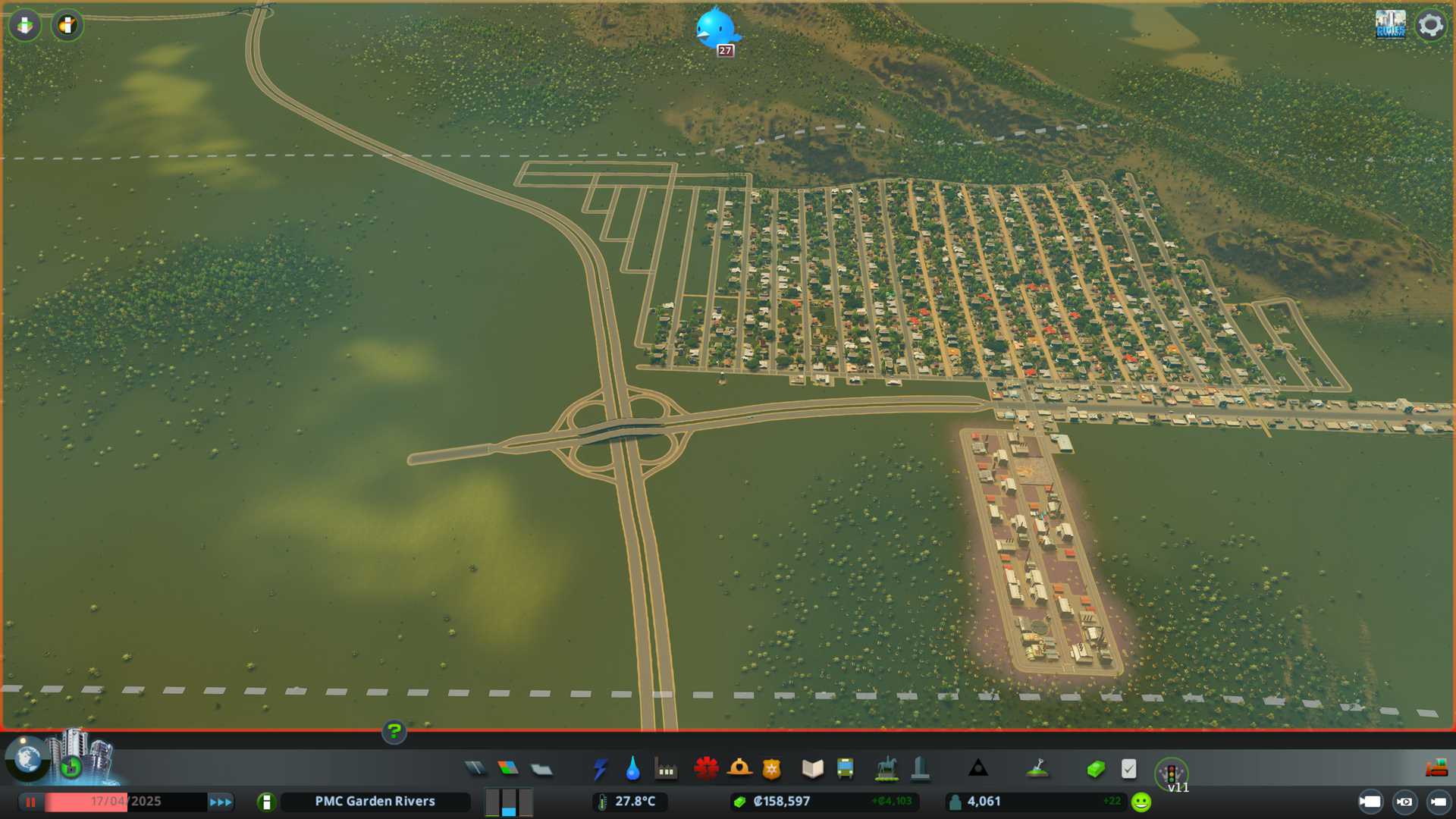
Task: Open the Healthcare red cross menu
Action: coord(706,769)
